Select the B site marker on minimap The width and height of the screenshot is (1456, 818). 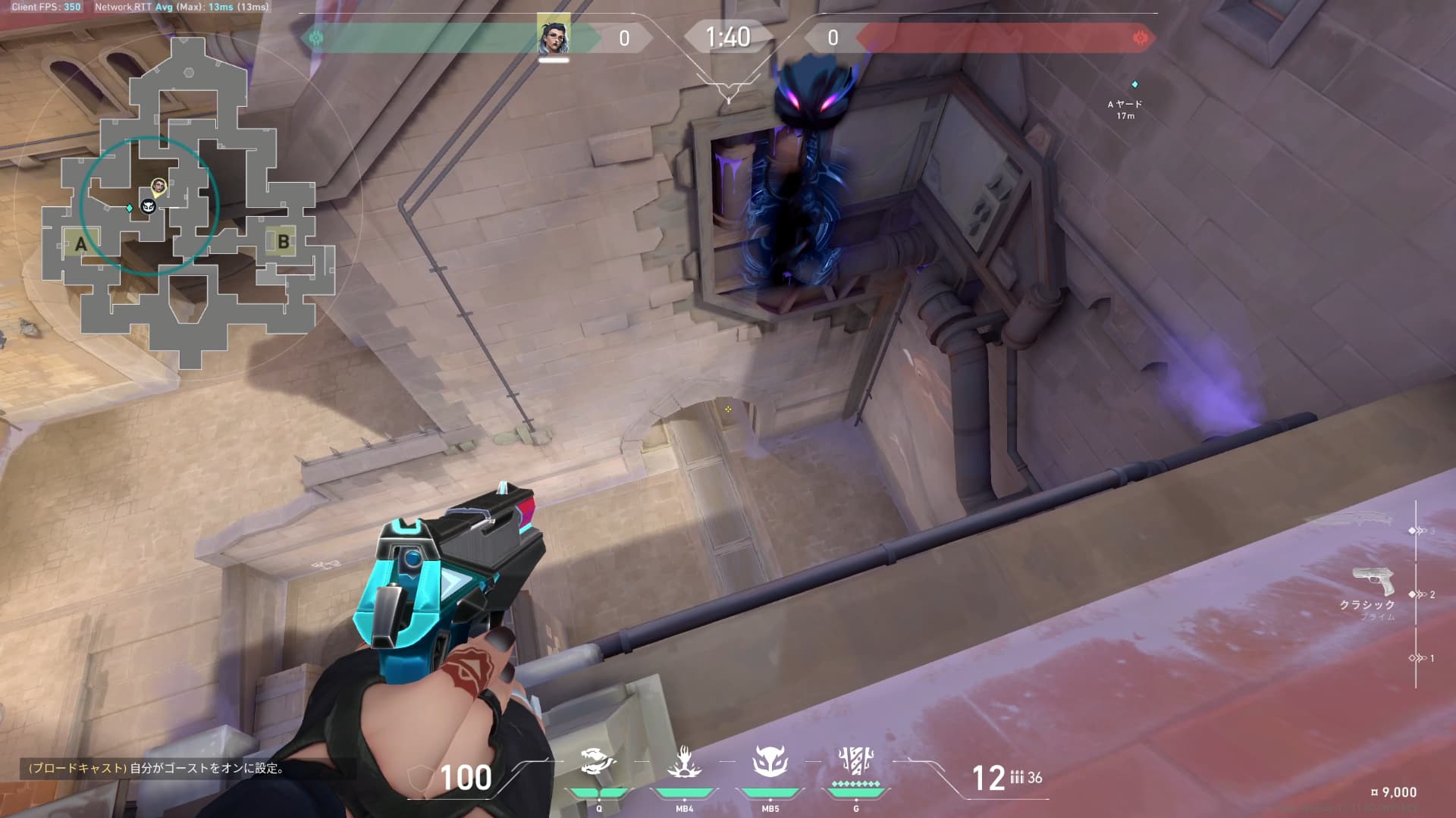pos(283,242)
